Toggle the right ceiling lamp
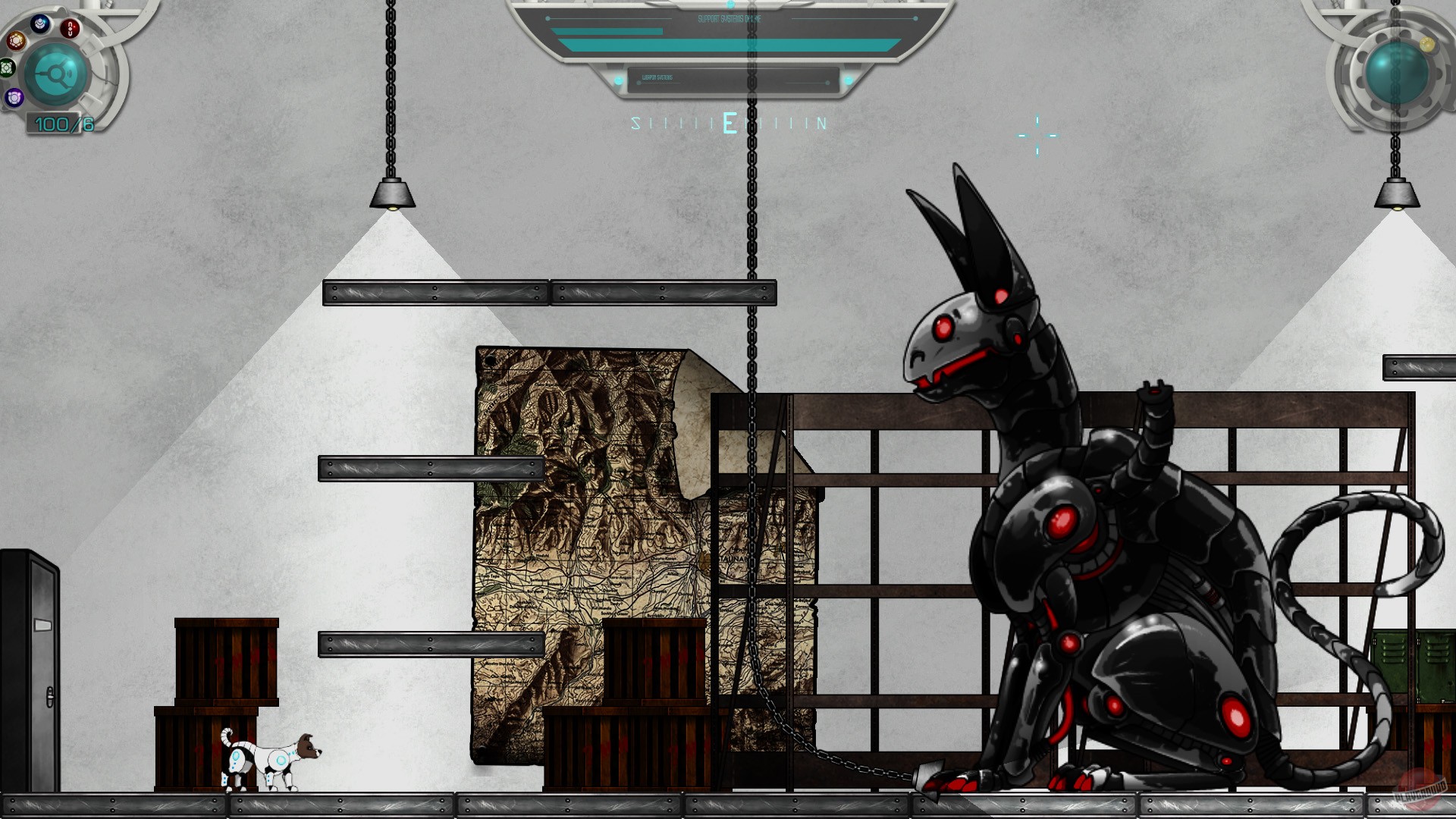The height and width of the screenshot is (819, 1456). pos(1397,196)
